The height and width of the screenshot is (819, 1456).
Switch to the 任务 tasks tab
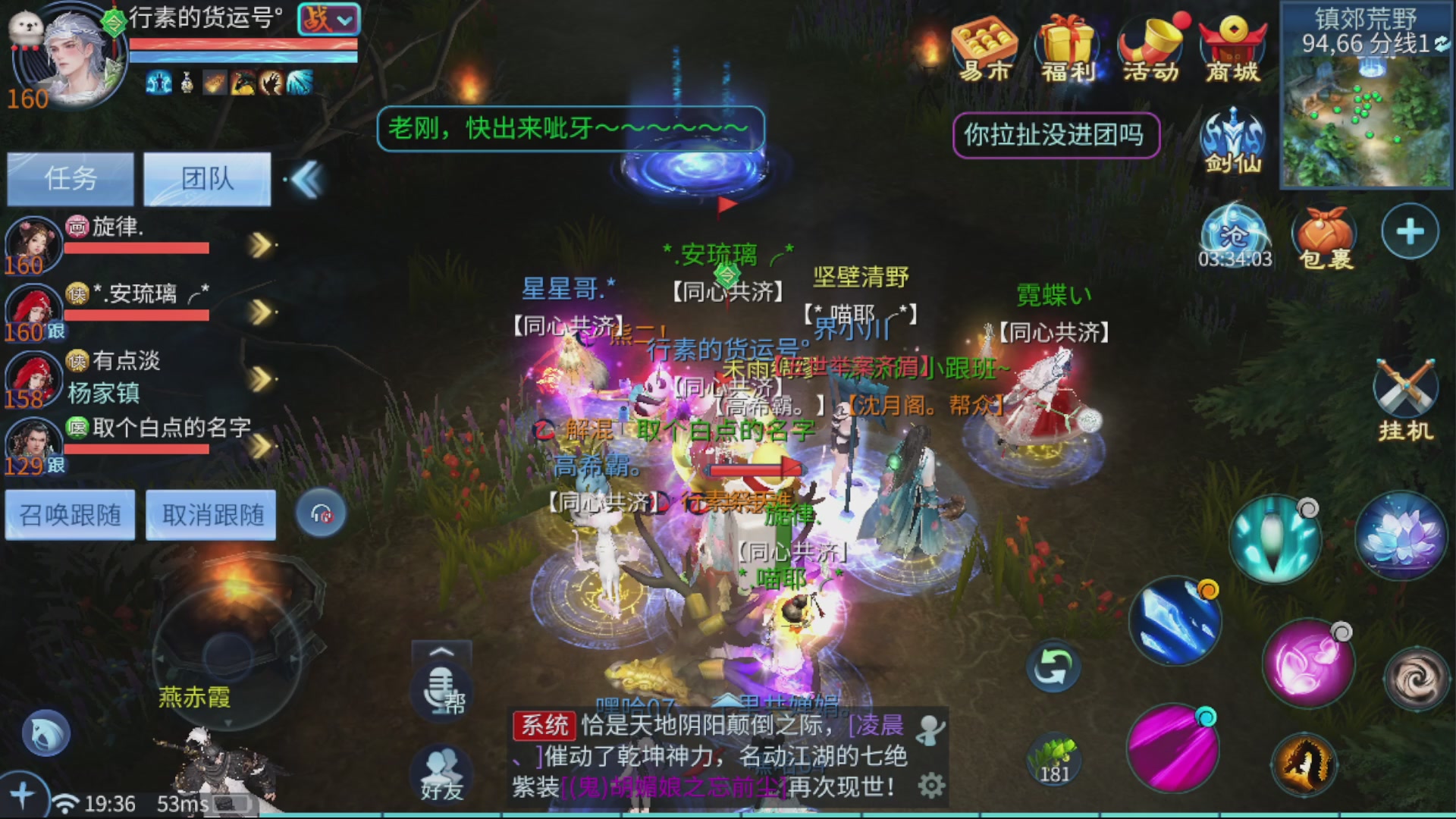click(70, 178)
